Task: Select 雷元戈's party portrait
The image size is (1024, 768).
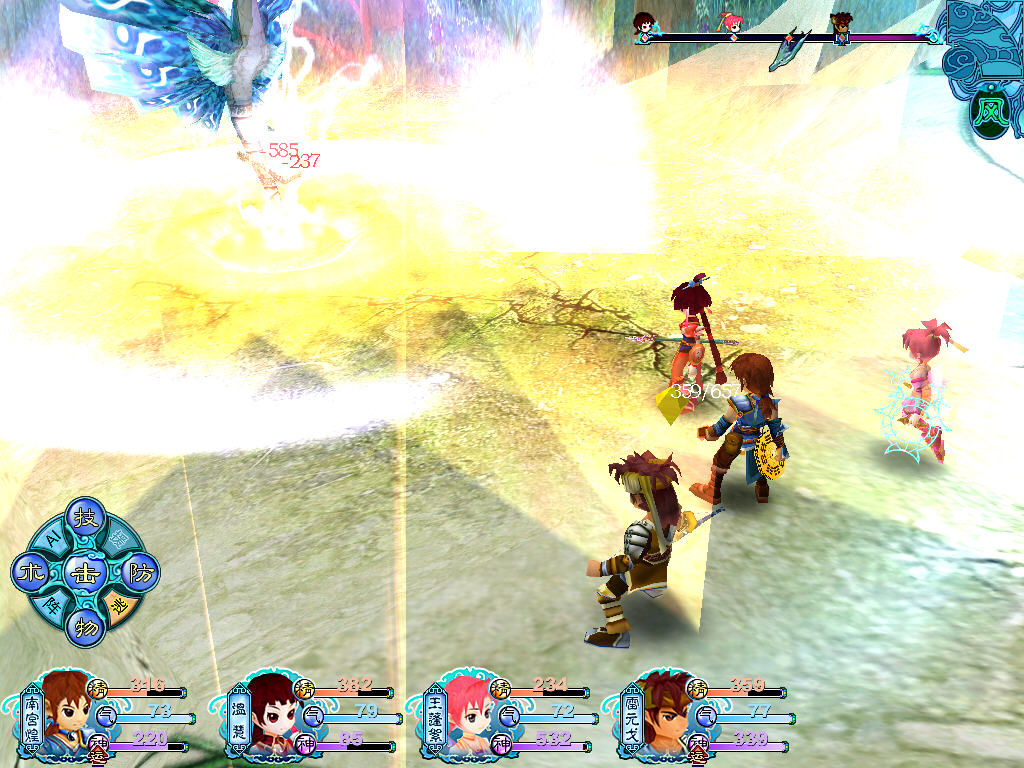Action: pyautogui.click(x=660, y=713)
